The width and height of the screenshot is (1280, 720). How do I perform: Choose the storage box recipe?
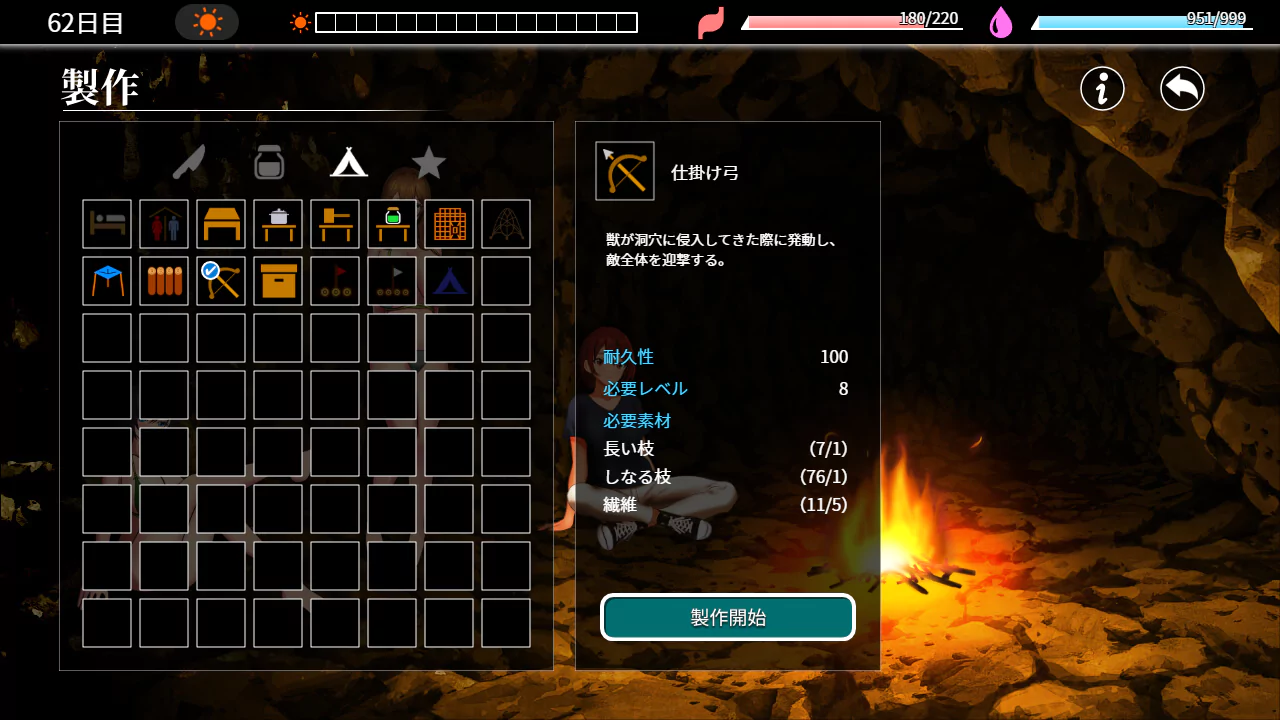(x=278, y=281)
